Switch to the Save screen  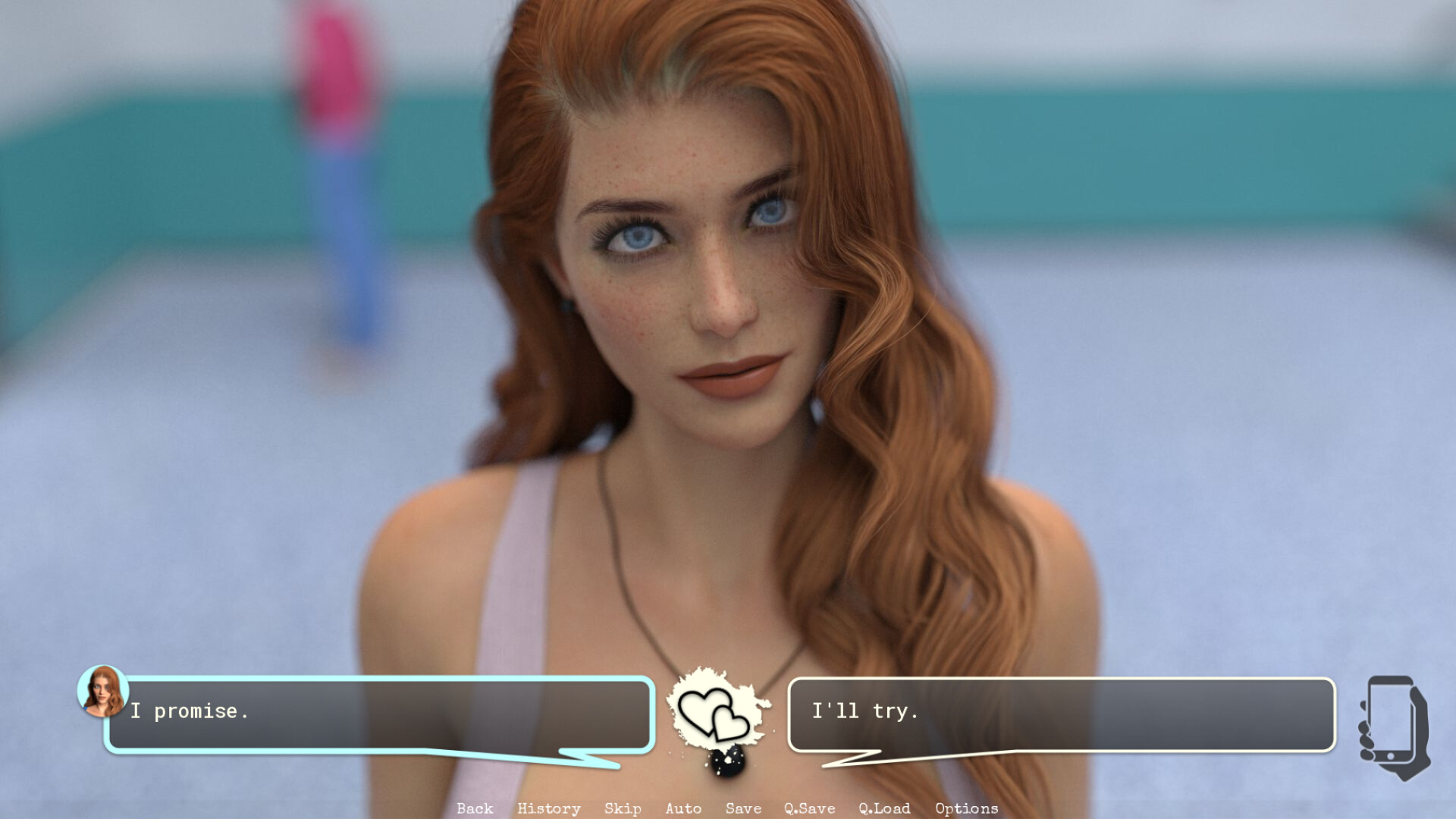click(742, 808)
